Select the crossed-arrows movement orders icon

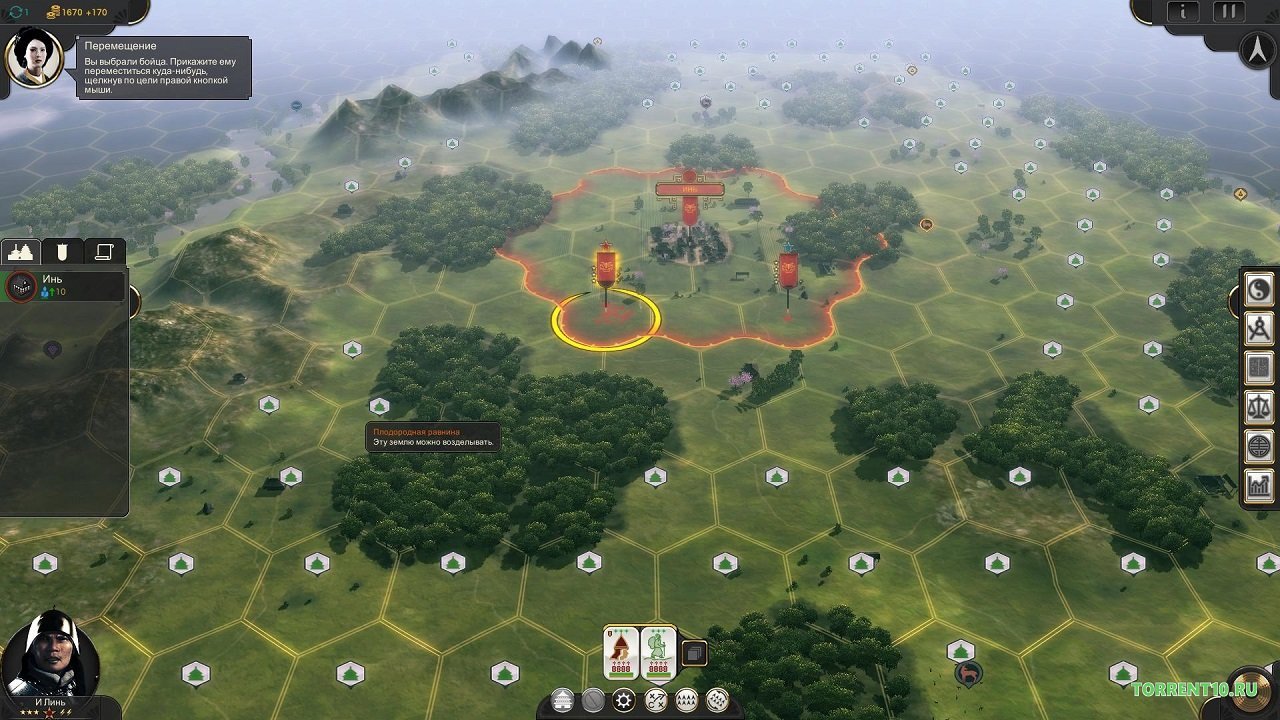point(656,700)
